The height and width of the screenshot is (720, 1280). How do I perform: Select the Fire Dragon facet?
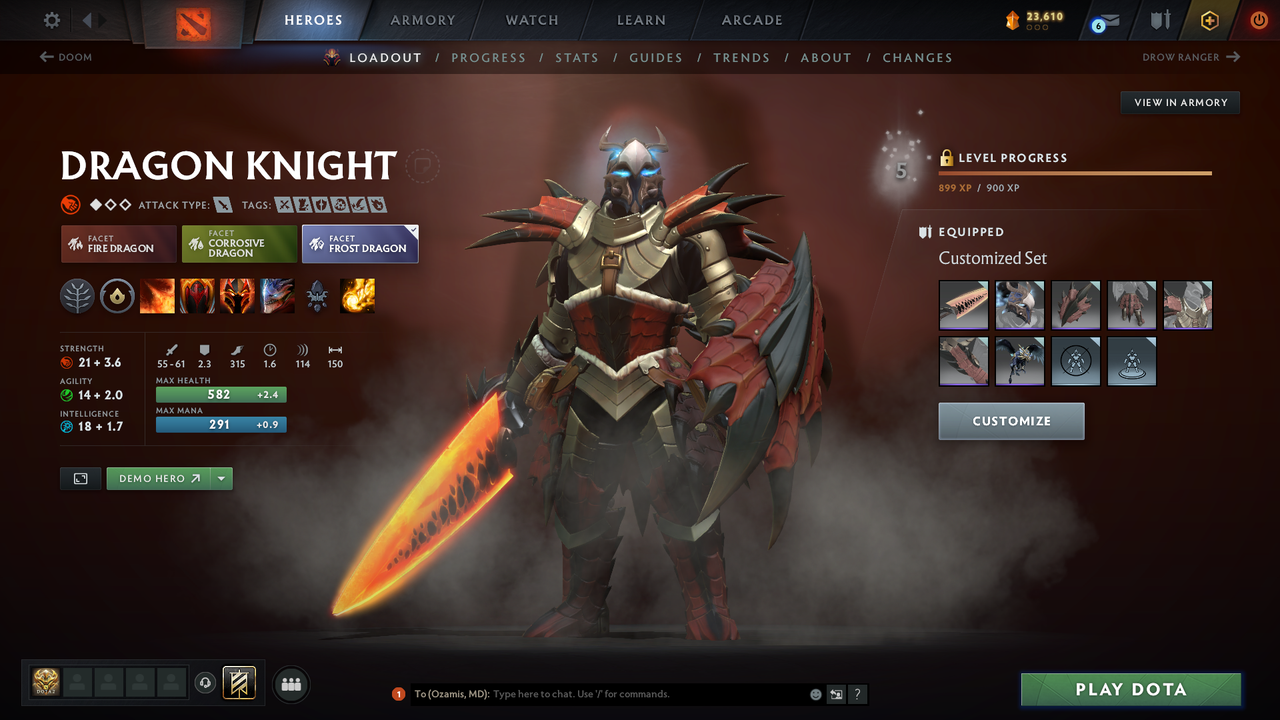(x=118, y=243)
